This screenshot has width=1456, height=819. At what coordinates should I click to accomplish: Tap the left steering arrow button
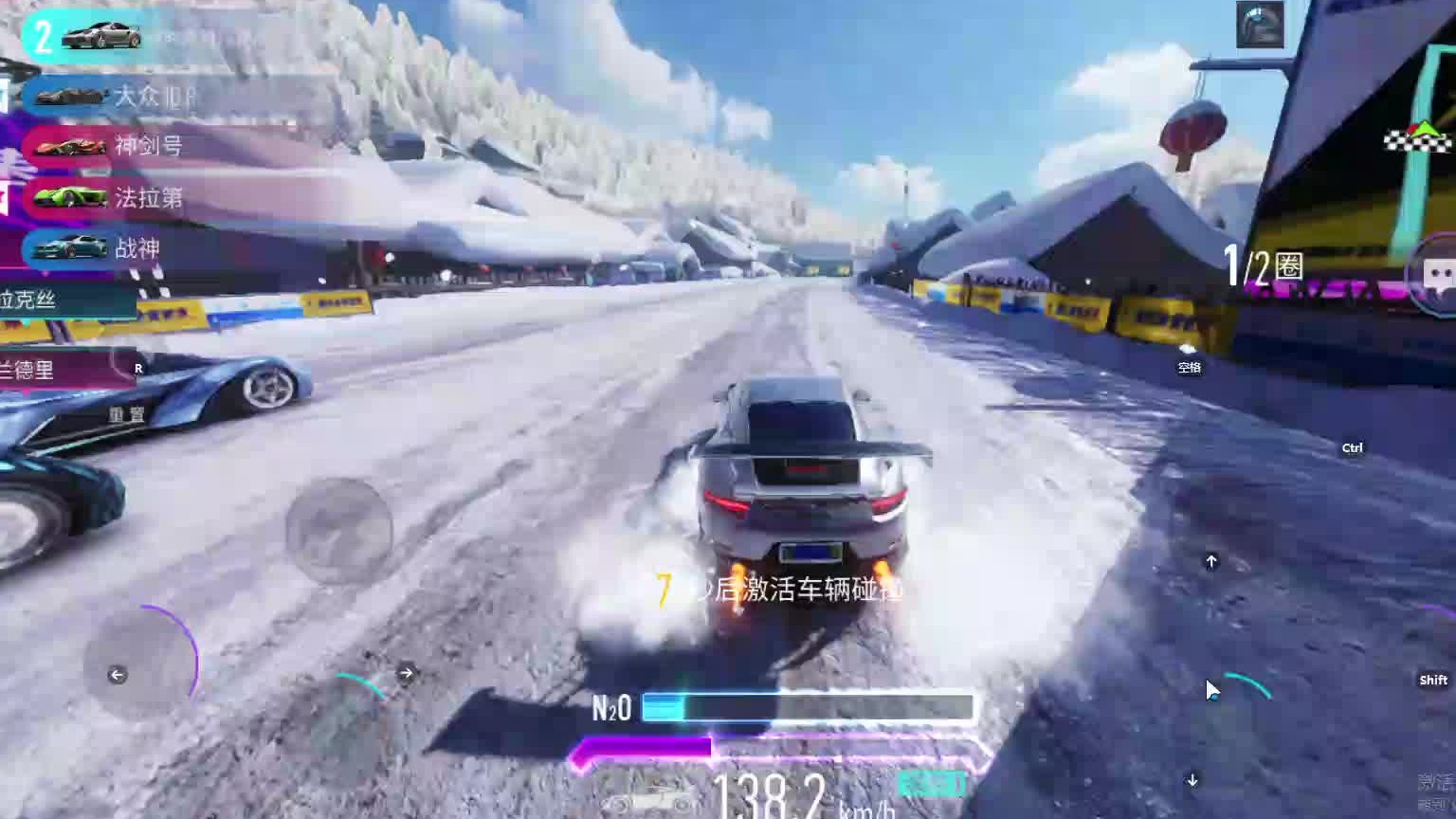pyautogui.click(x=118, y=675)
